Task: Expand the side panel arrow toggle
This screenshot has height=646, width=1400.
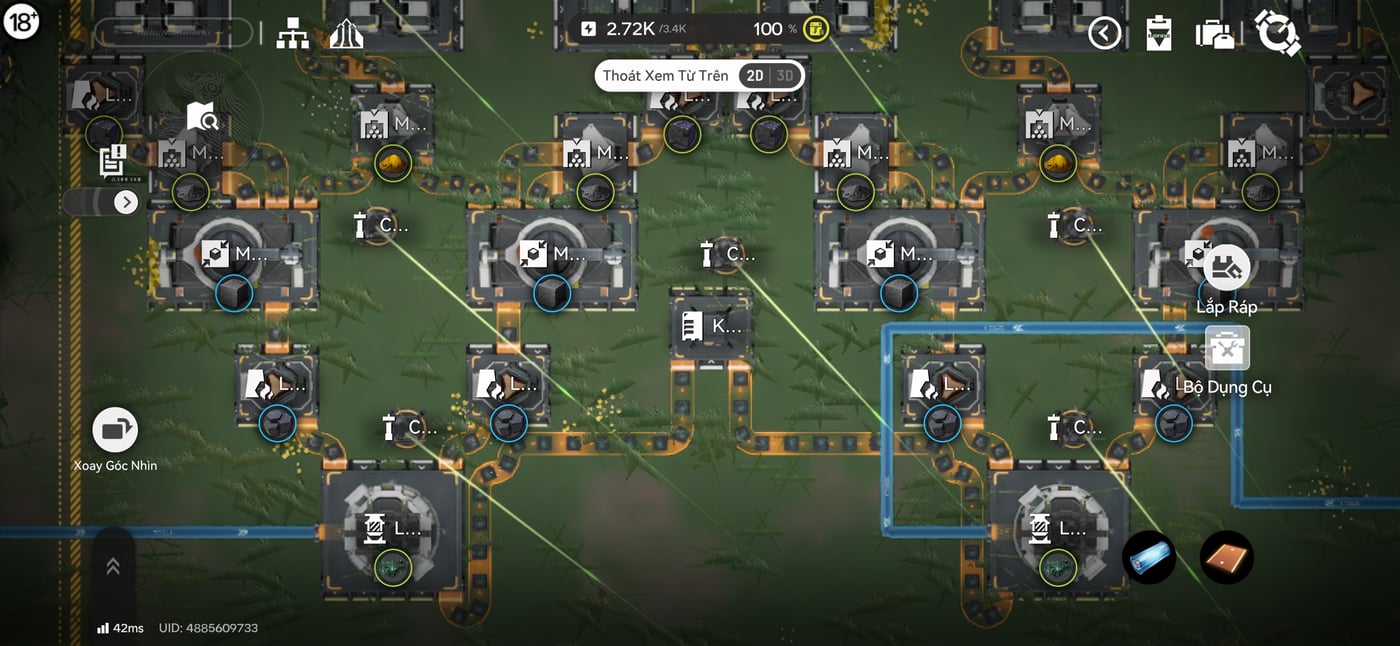Action: click(125, 202)
